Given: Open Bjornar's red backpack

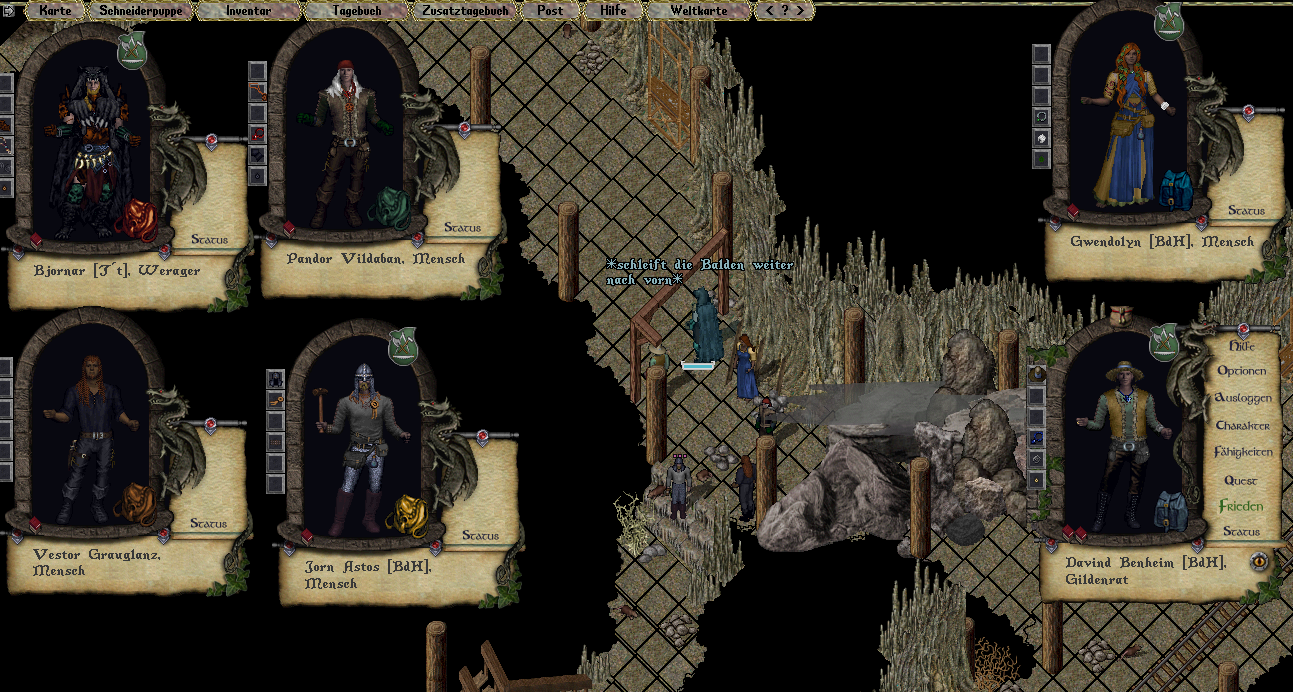Looking at the screenshot, I should coord(140,220).
